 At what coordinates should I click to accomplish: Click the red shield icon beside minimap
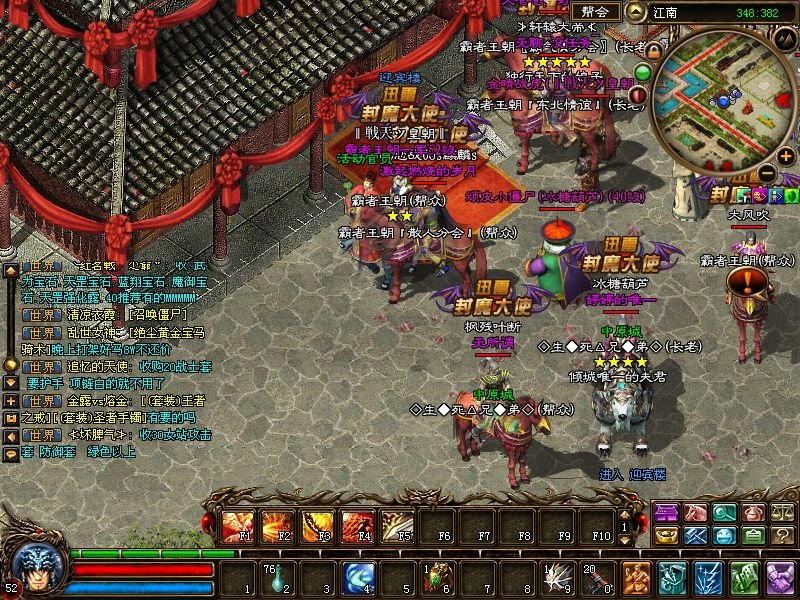640,95
